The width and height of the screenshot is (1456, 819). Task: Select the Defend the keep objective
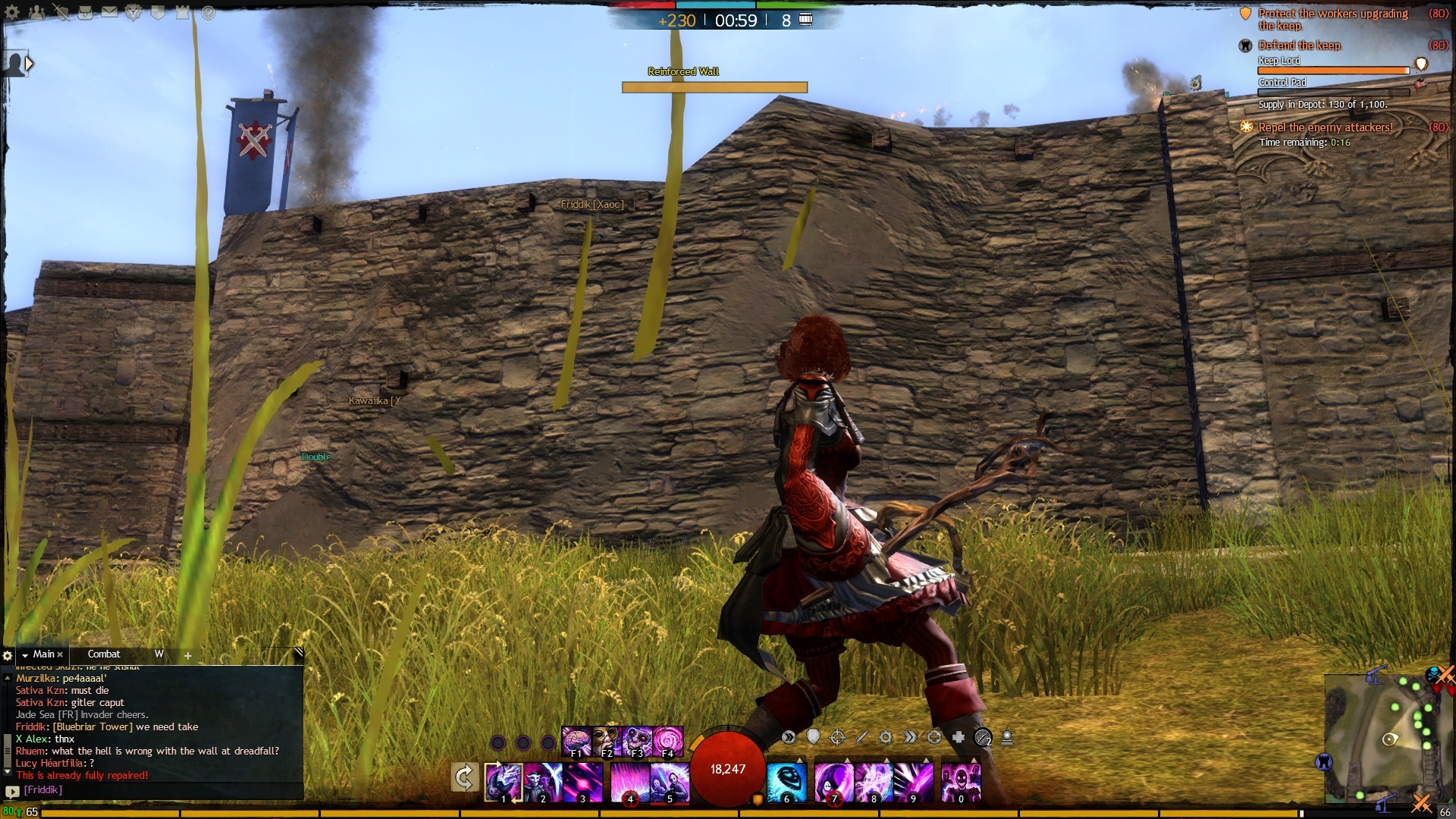(x=1299, y=45)
